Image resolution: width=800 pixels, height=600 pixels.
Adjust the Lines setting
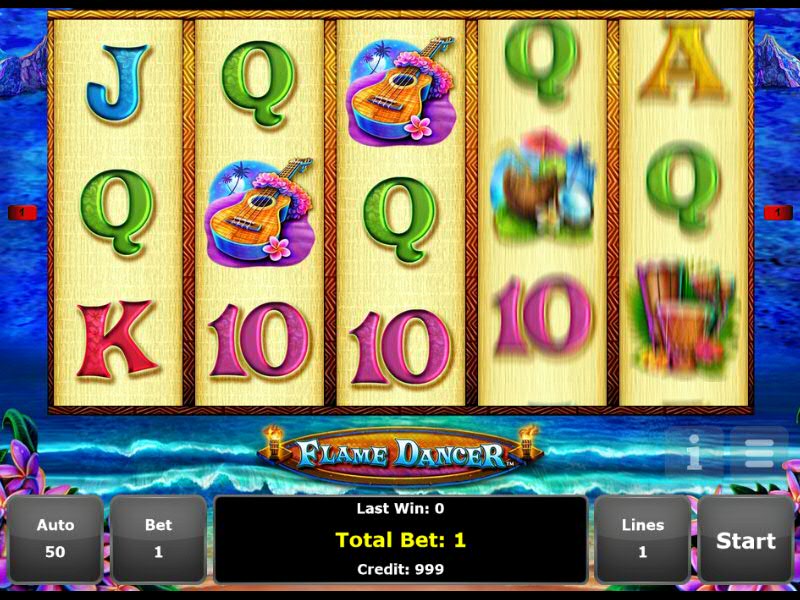click(x=642, y=538)
